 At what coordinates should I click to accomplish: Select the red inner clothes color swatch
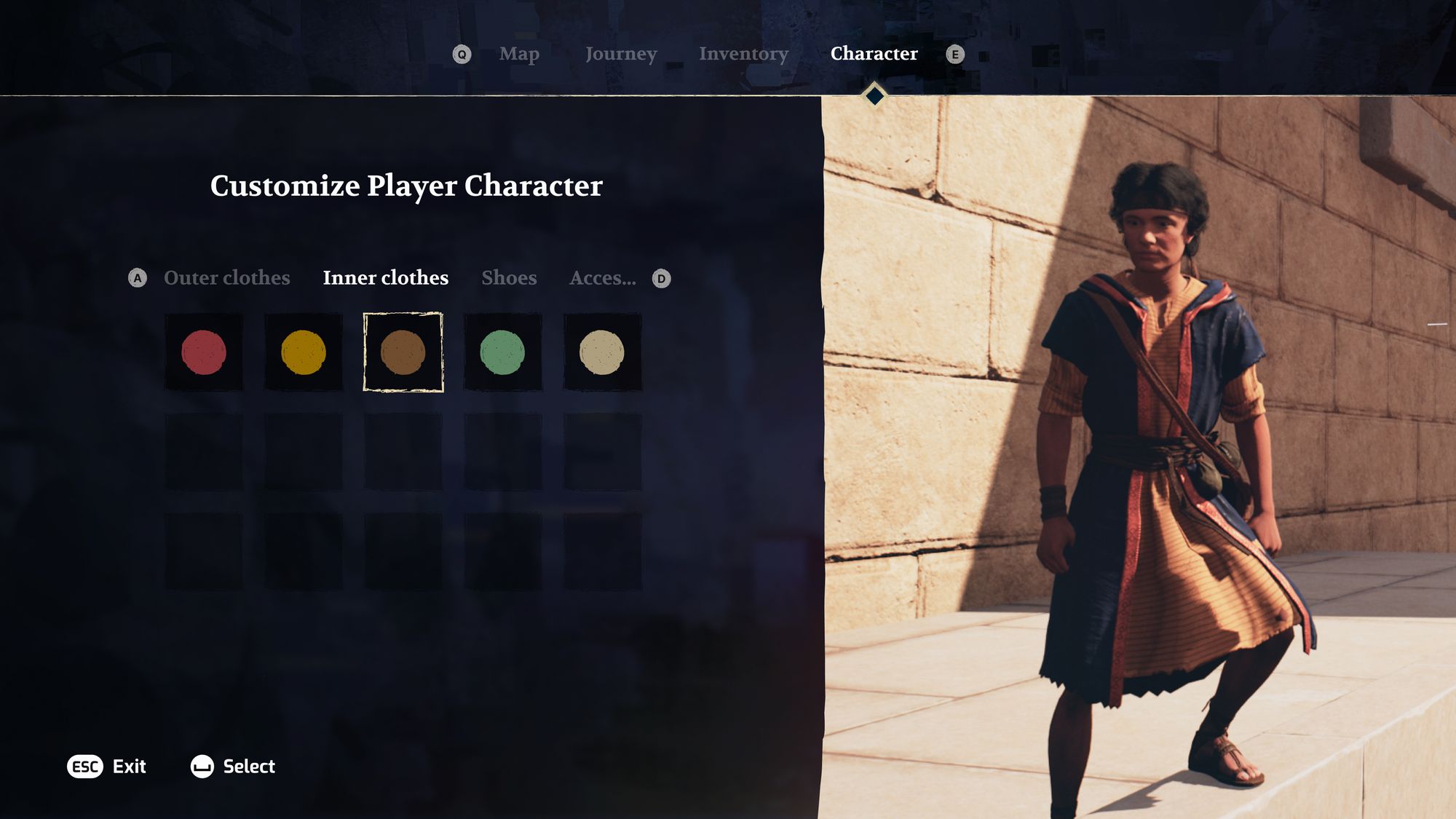(x=205, y=353)
